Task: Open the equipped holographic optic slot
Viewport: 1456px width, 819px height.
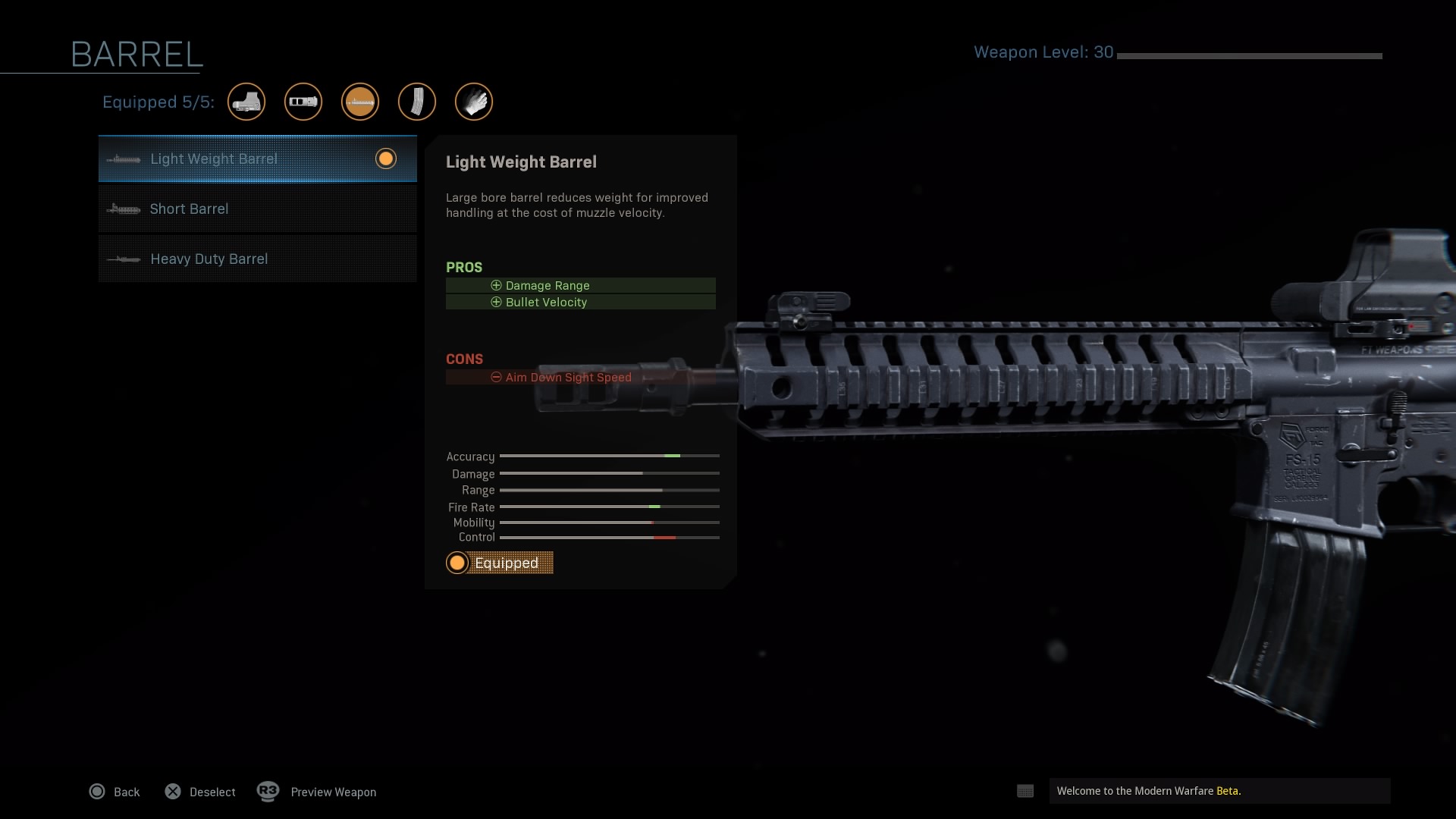Action: (x=246, y=102)
